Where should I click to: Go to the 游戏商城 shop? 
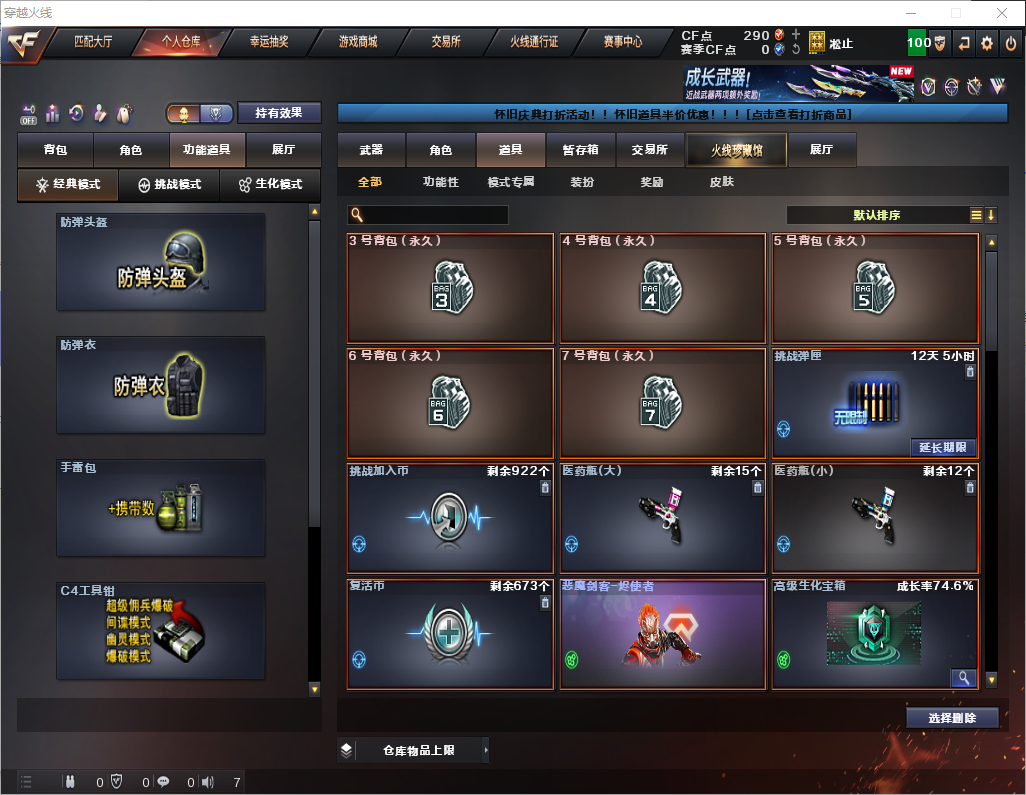pyautogui.click(x=357, y=42)
